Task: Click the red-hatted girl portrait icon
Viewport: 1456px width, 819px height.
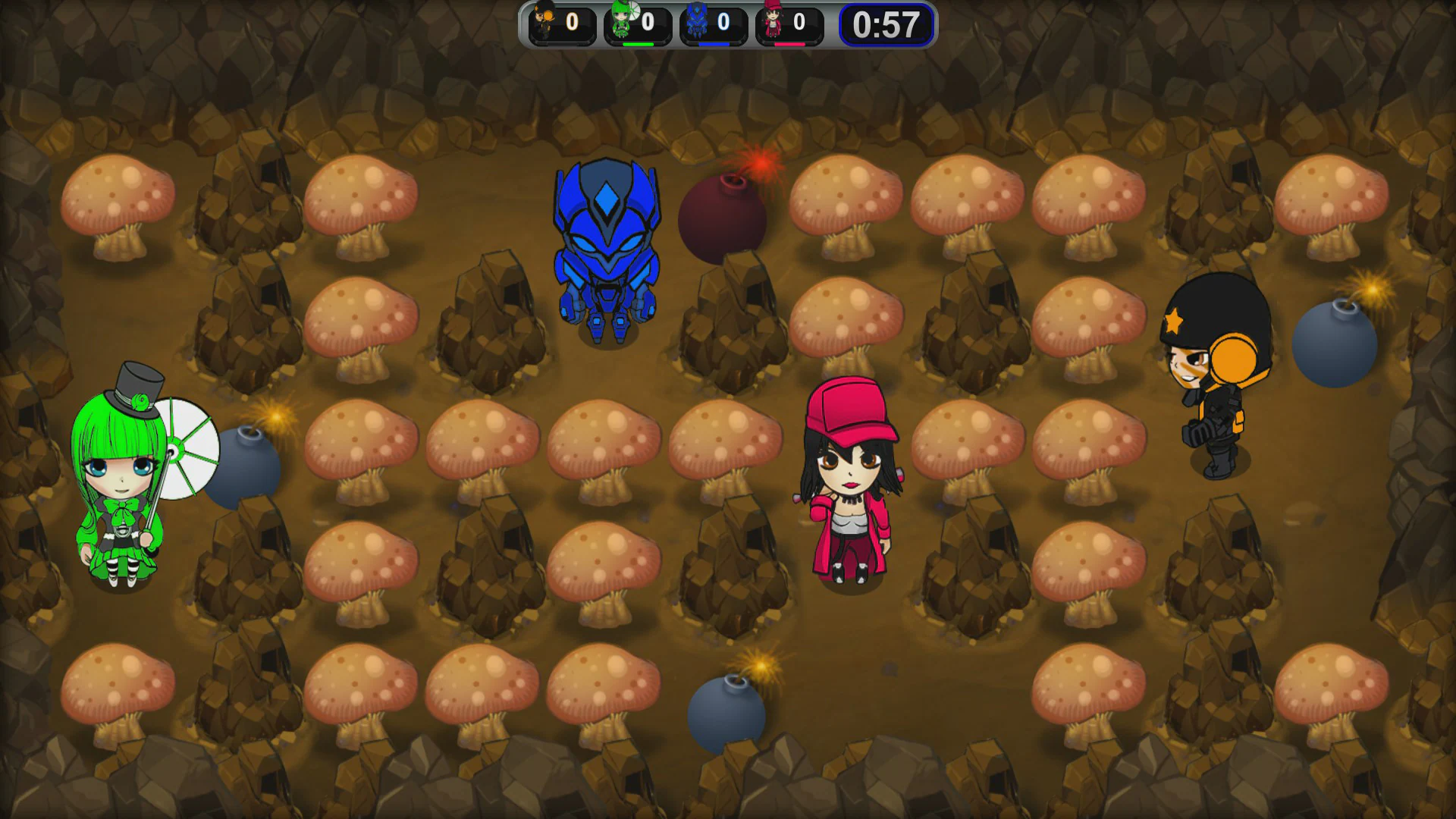Action: [x=773, y=22]
